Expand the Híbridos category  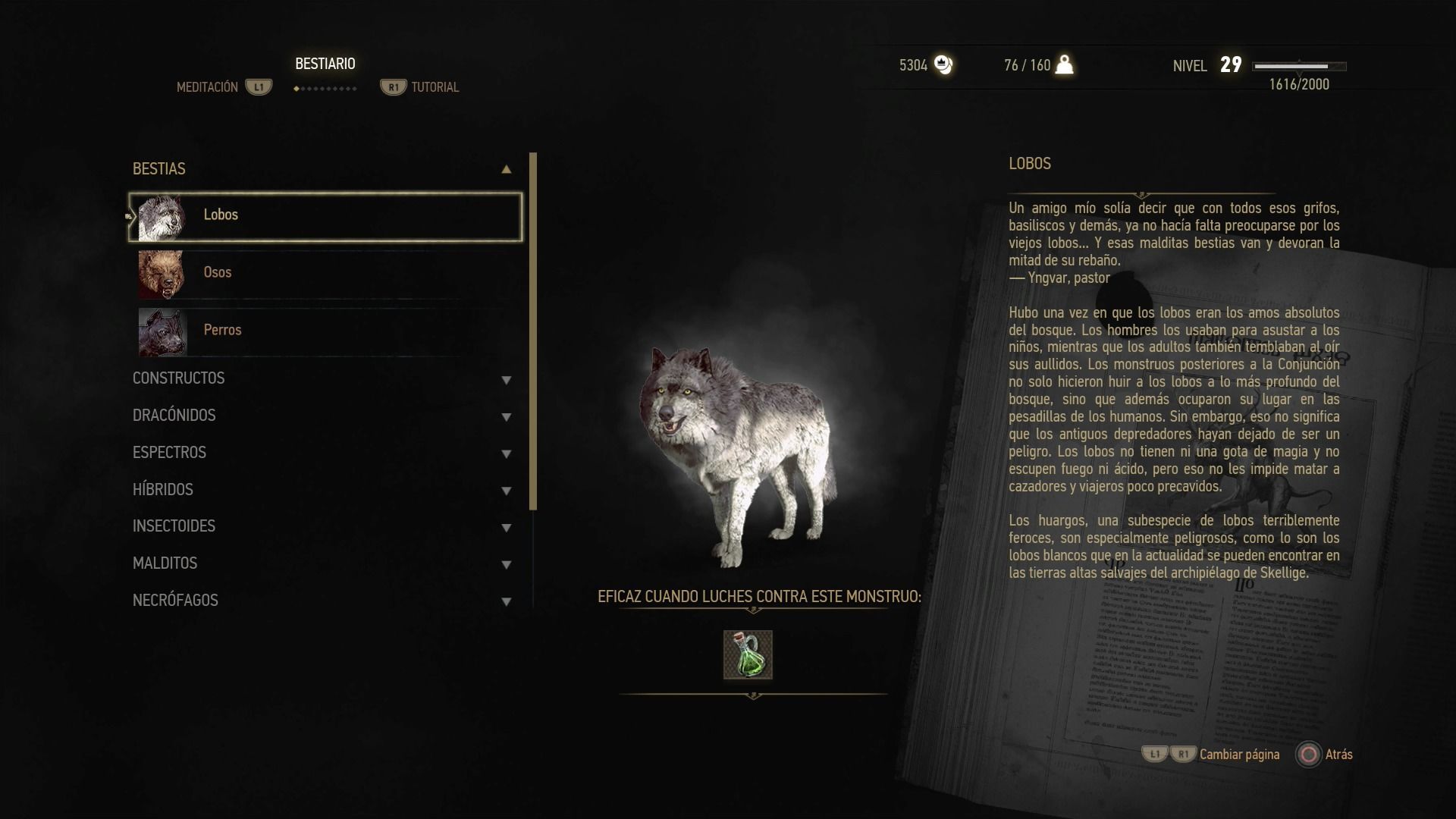pos(322,490)
